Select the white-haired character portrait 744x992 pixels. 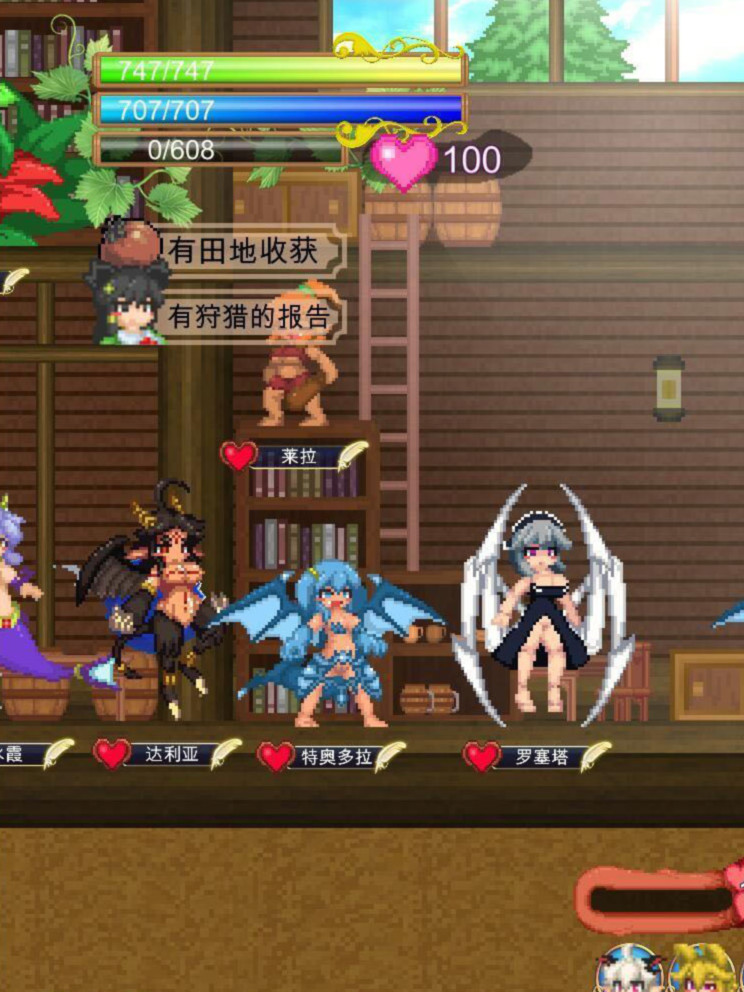click(630, 970)
